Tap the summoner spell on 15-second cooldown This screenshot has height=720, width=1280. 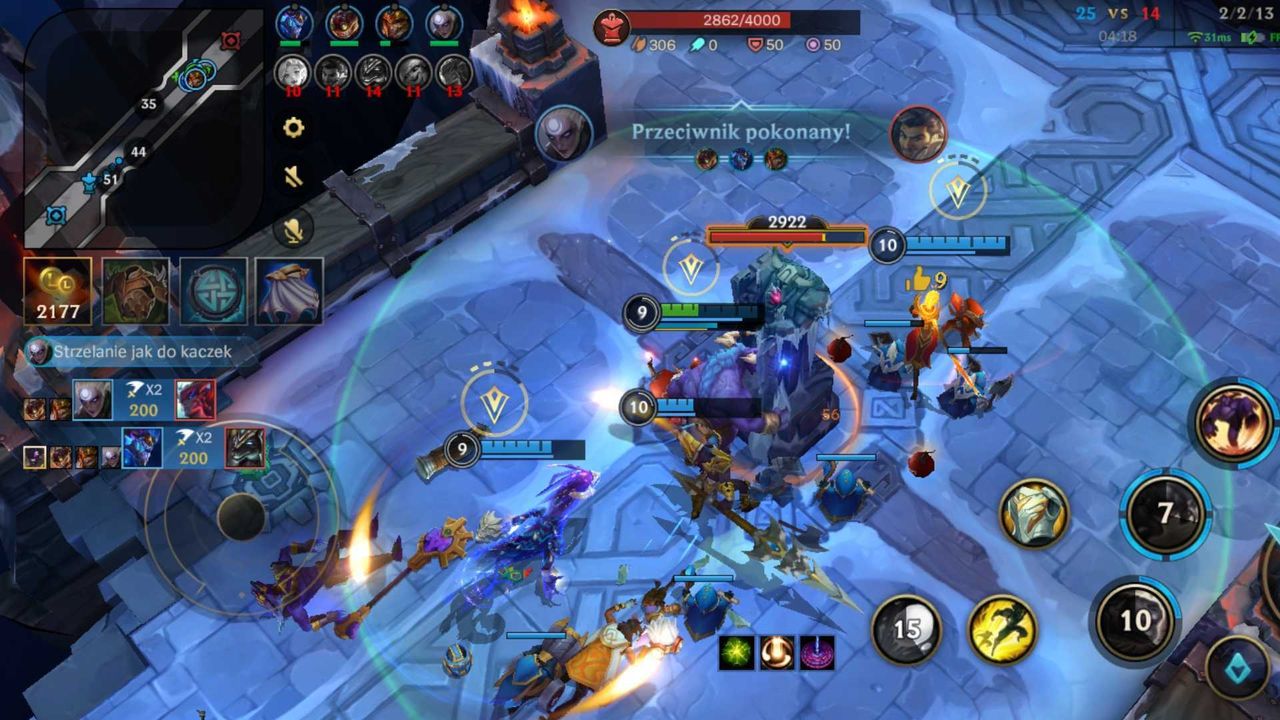(906, 629)
